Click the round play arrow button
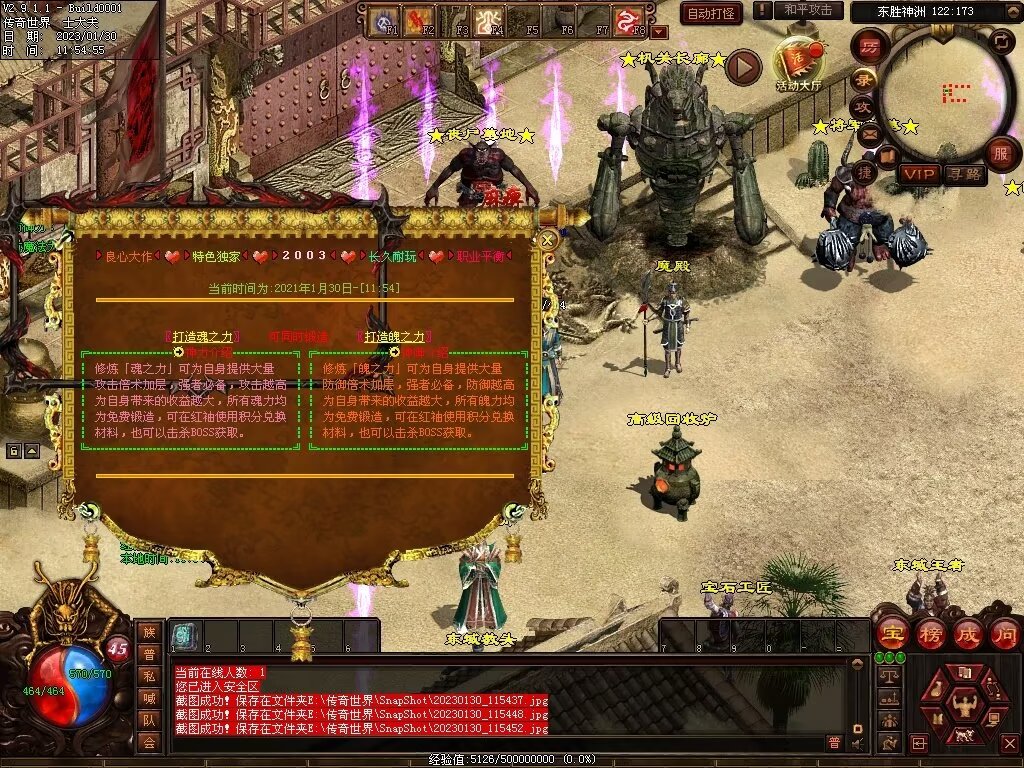This screenshot has width=1024, height=768. point(743,67)
